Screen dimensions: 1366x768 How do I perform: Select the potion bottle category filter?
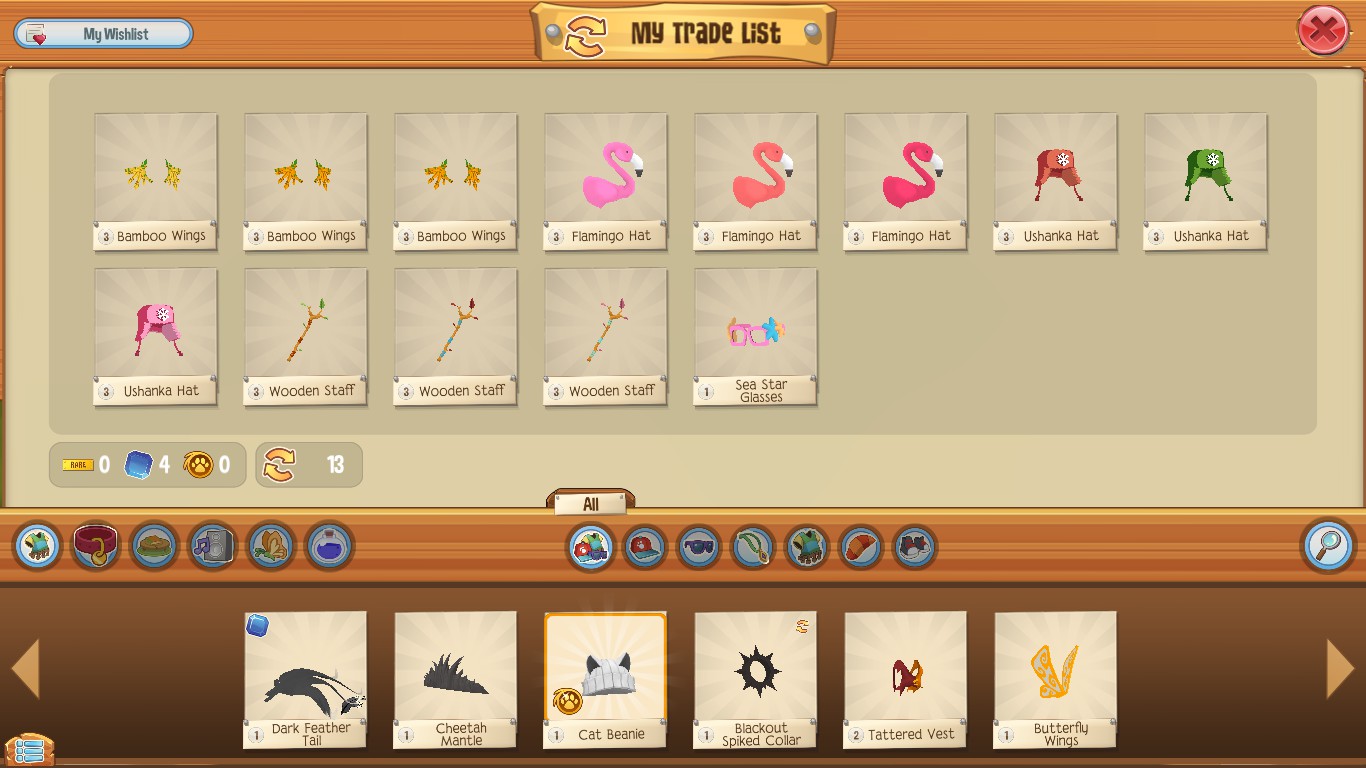pos(328,546)
